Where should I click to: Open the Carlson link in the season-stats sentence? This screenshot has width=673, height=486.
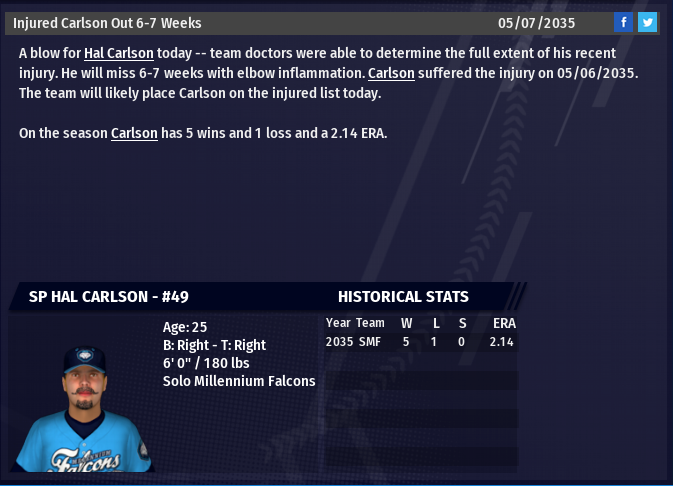134,133
